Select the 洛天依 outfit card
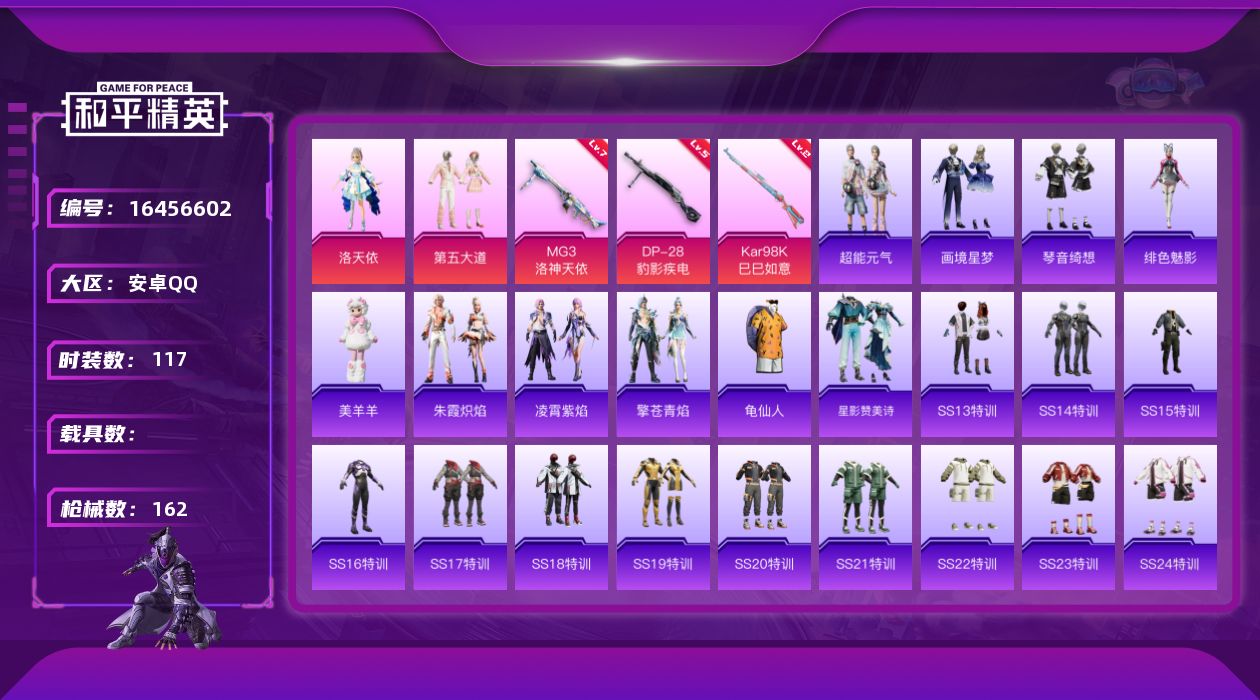Viewport: 1260px width, 700px height. pyautogui.click(x=358, y=211)
